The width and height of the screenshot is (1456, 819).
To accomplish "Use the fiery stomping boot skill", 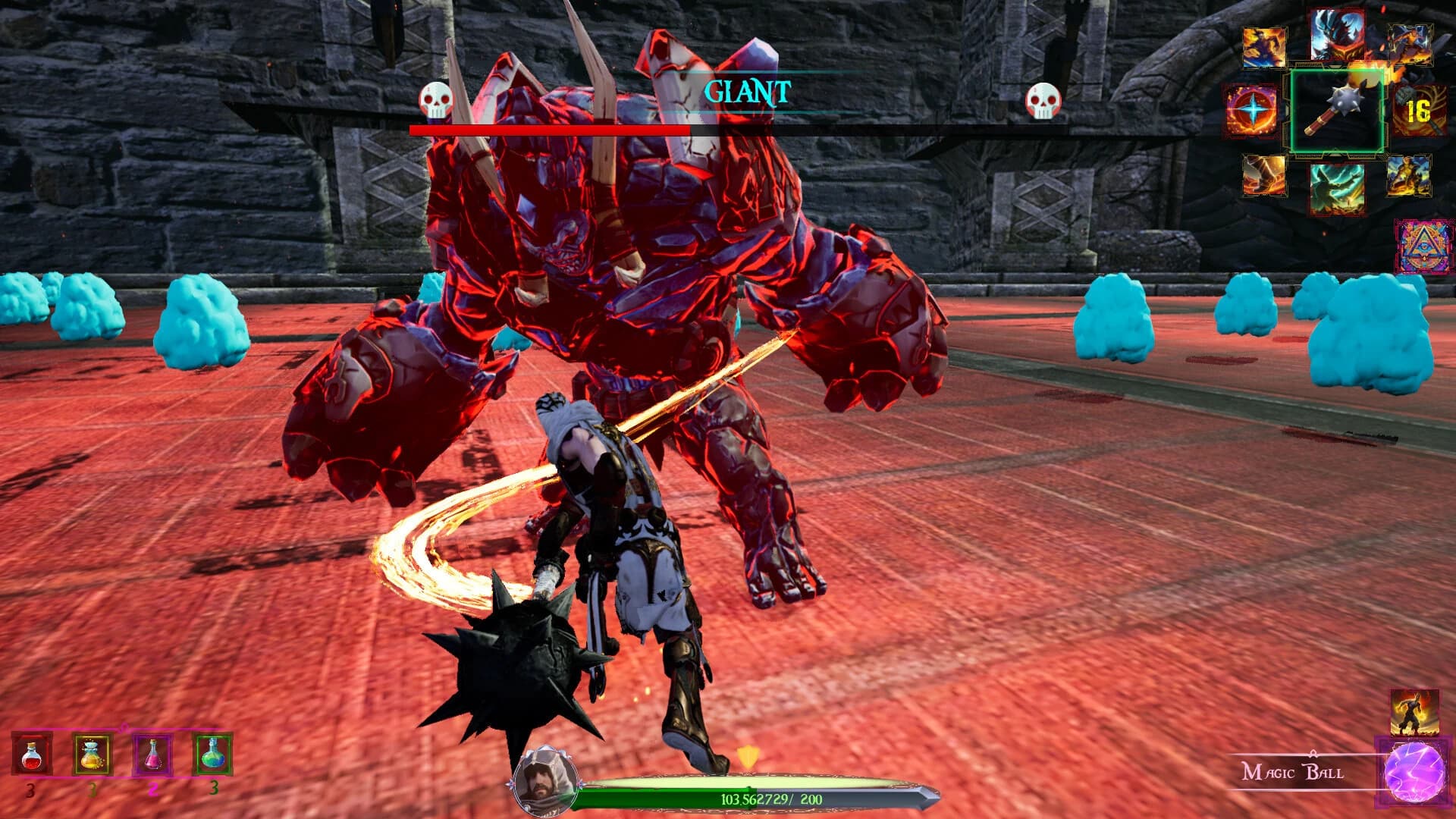I will (1264, 175).
